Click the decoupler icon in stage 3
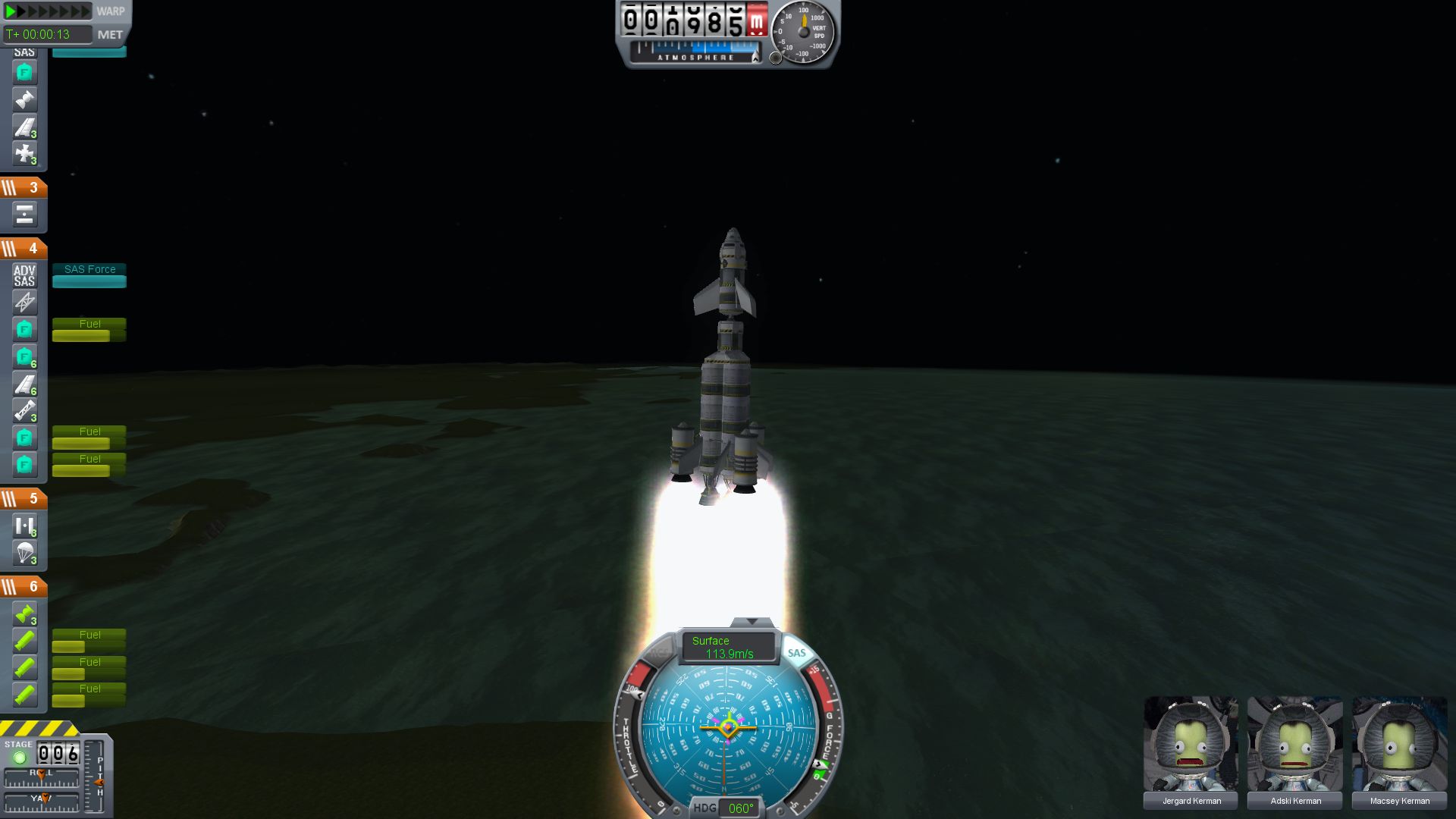Screen dimensions: 1456x819 coord(24,215)
